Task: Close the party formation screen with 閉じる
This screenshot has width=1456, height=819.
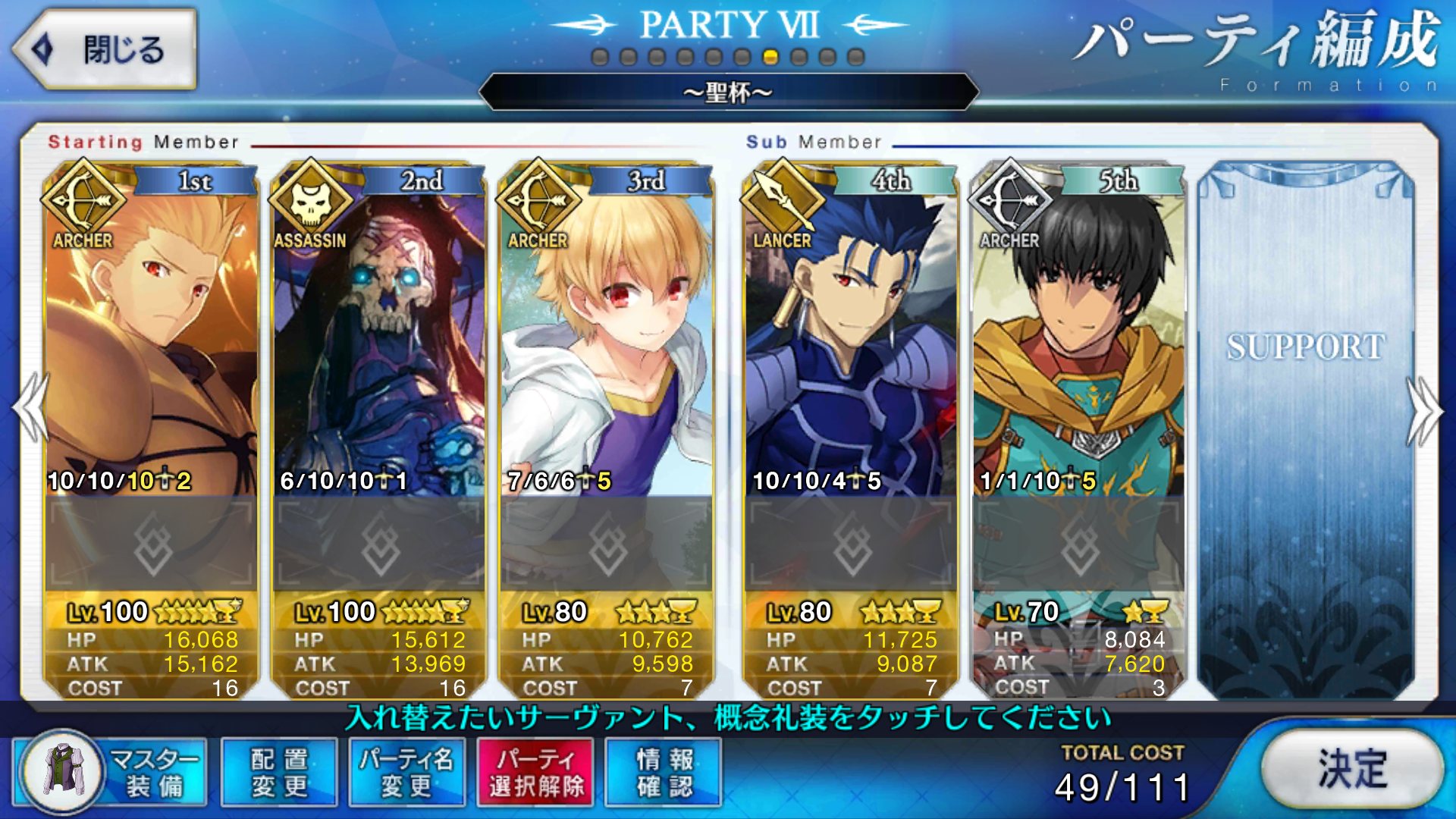Action: point(105,50)
